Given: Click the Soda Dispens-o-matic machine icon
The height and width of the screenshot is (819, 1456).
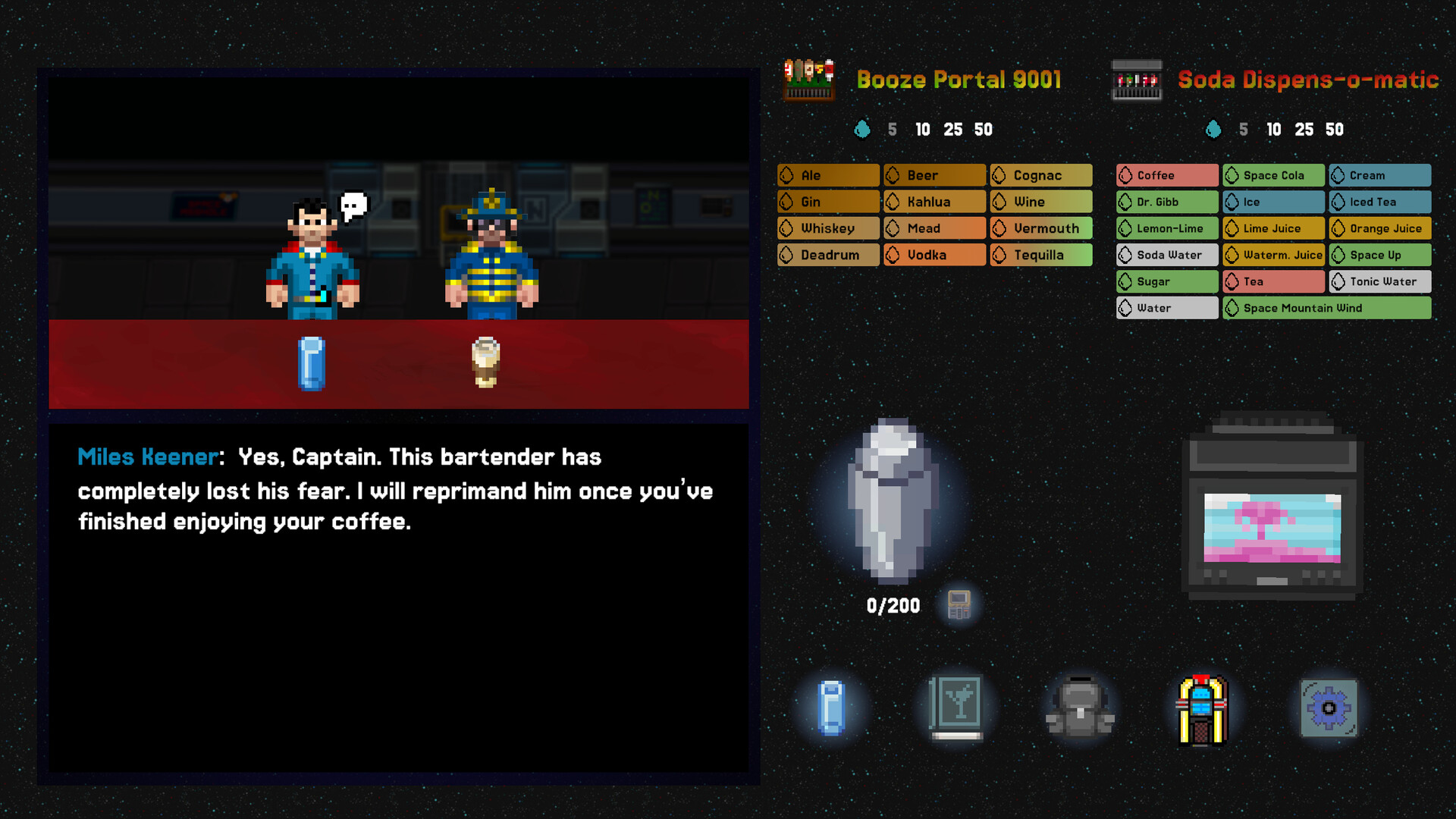Looking at the screenshot, I should pos(1135,79).
